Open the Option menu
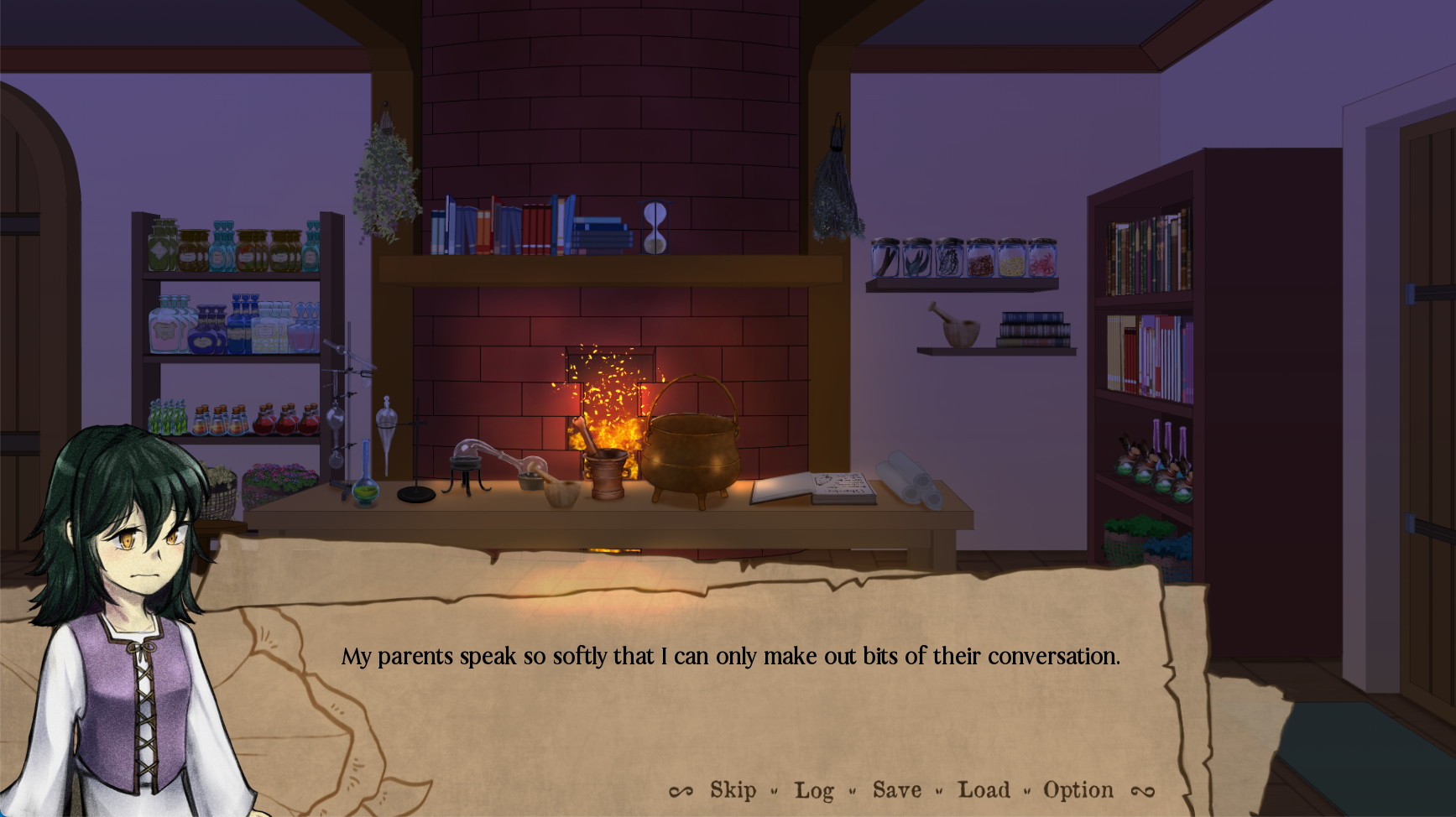Screen dimensions: 1456x817 [1078, 790]
